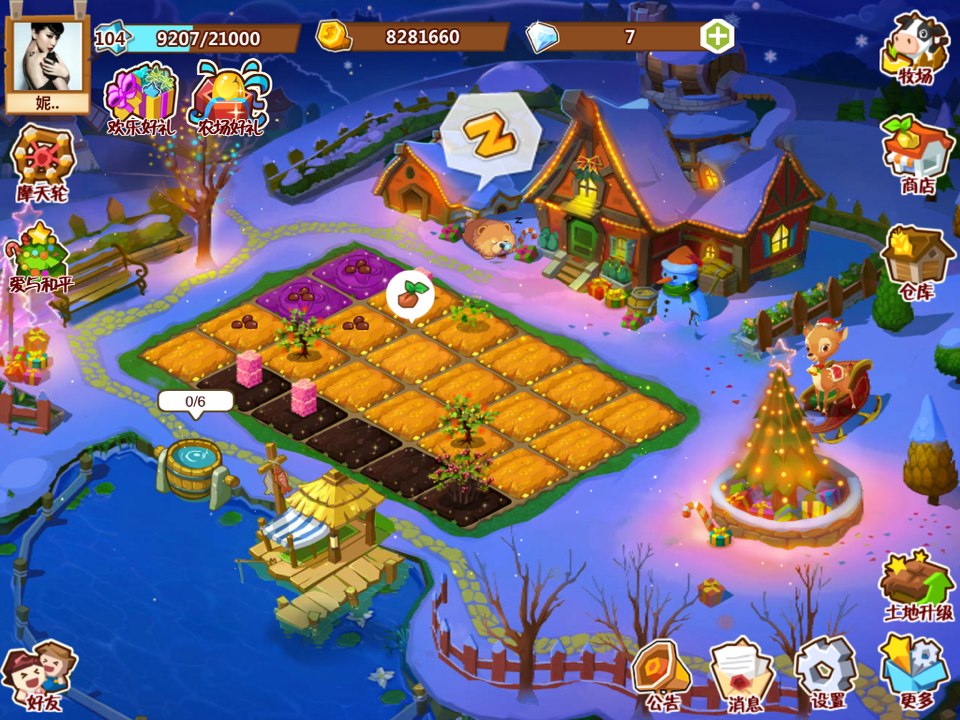
Task: Open the 设置 settings gear
Action: pos(827,672)
